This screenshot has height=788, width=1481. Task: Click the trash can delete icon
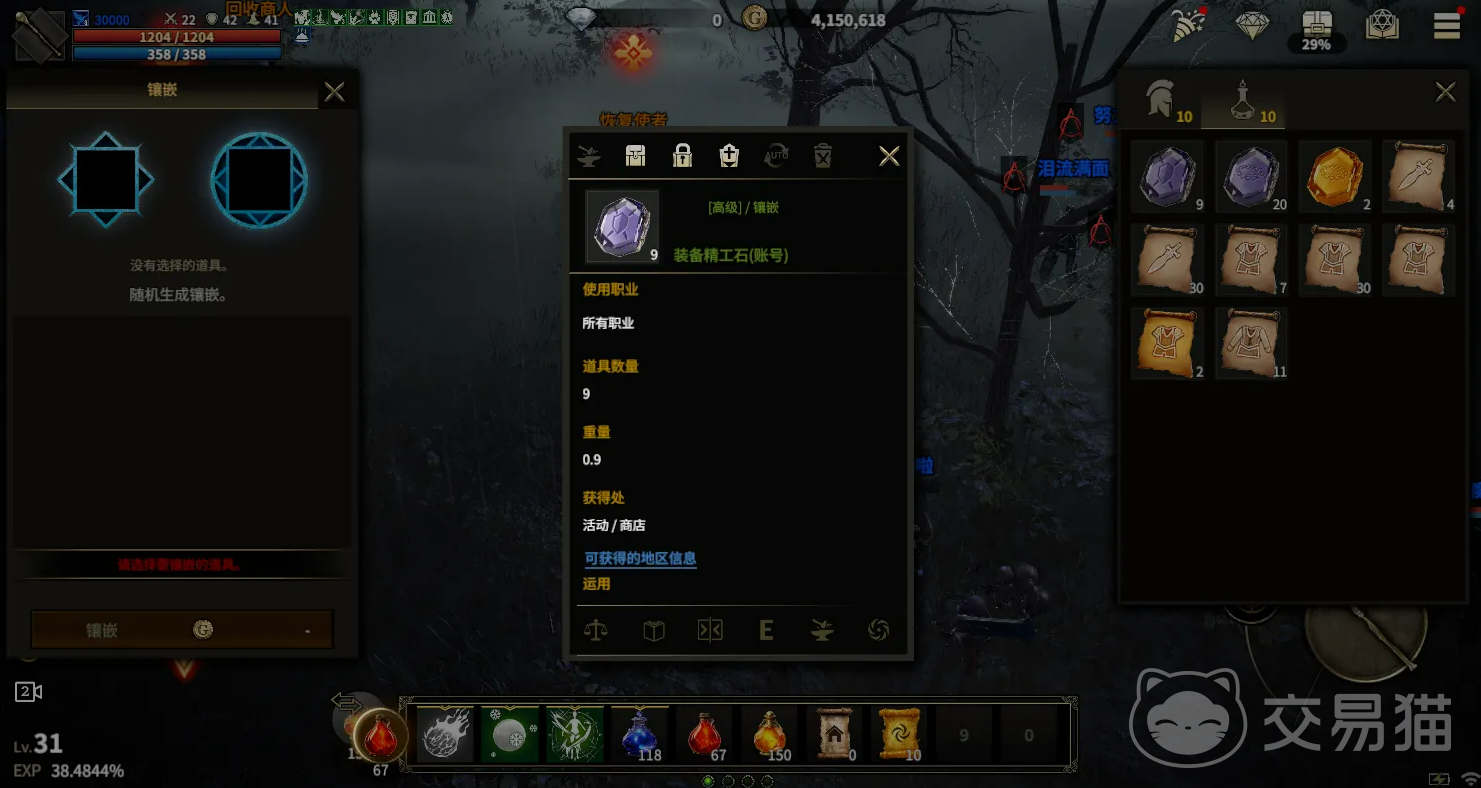pyautogui.click(x=822, y=156)
